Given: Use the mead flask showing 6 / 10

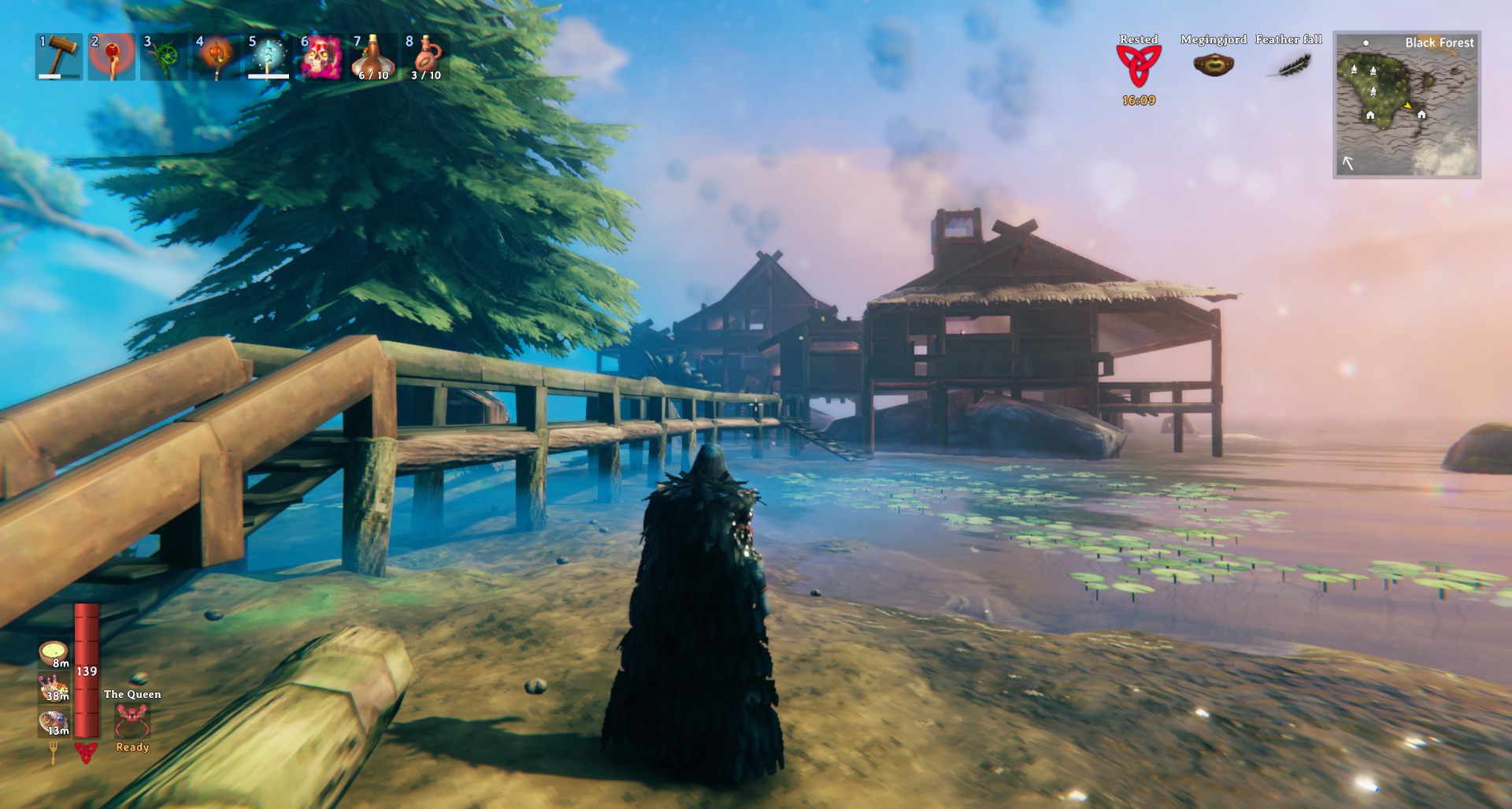Looking at the screenshot, I should coord(372,57).
